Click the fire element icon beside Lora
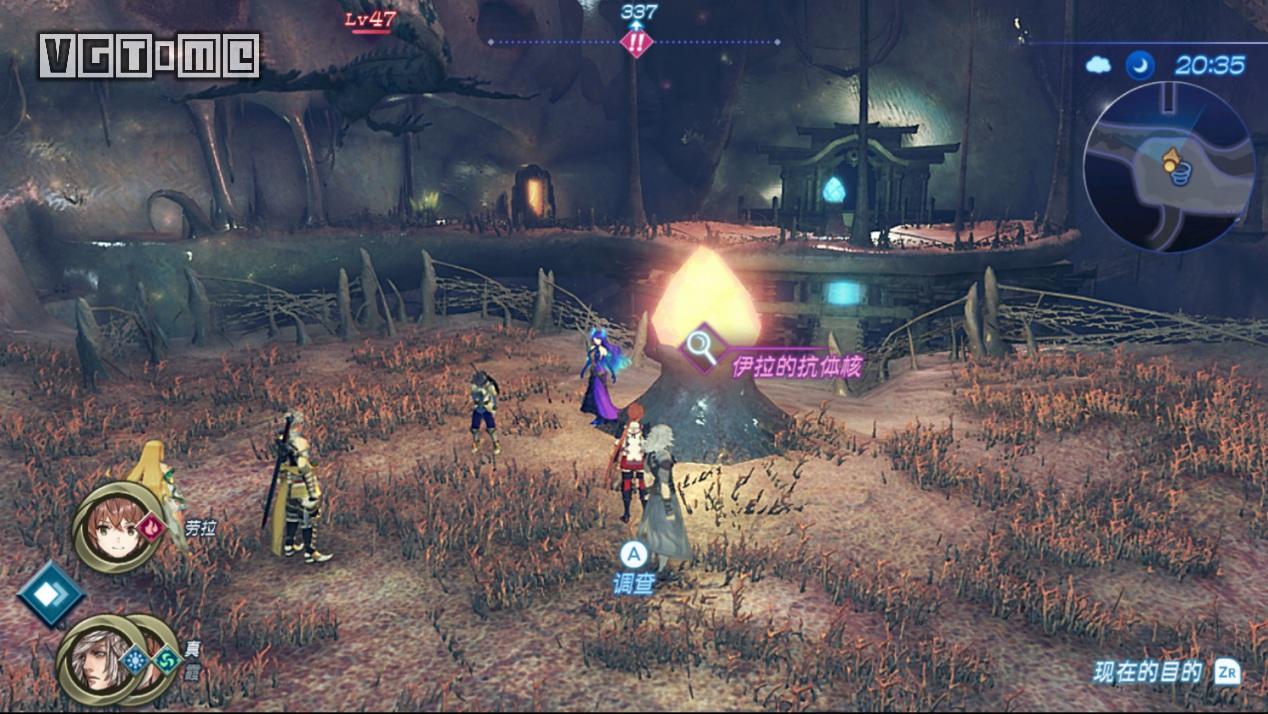The width and height of the screenshot is (1268, 714). pyautogui.click(x=151, y=525)
